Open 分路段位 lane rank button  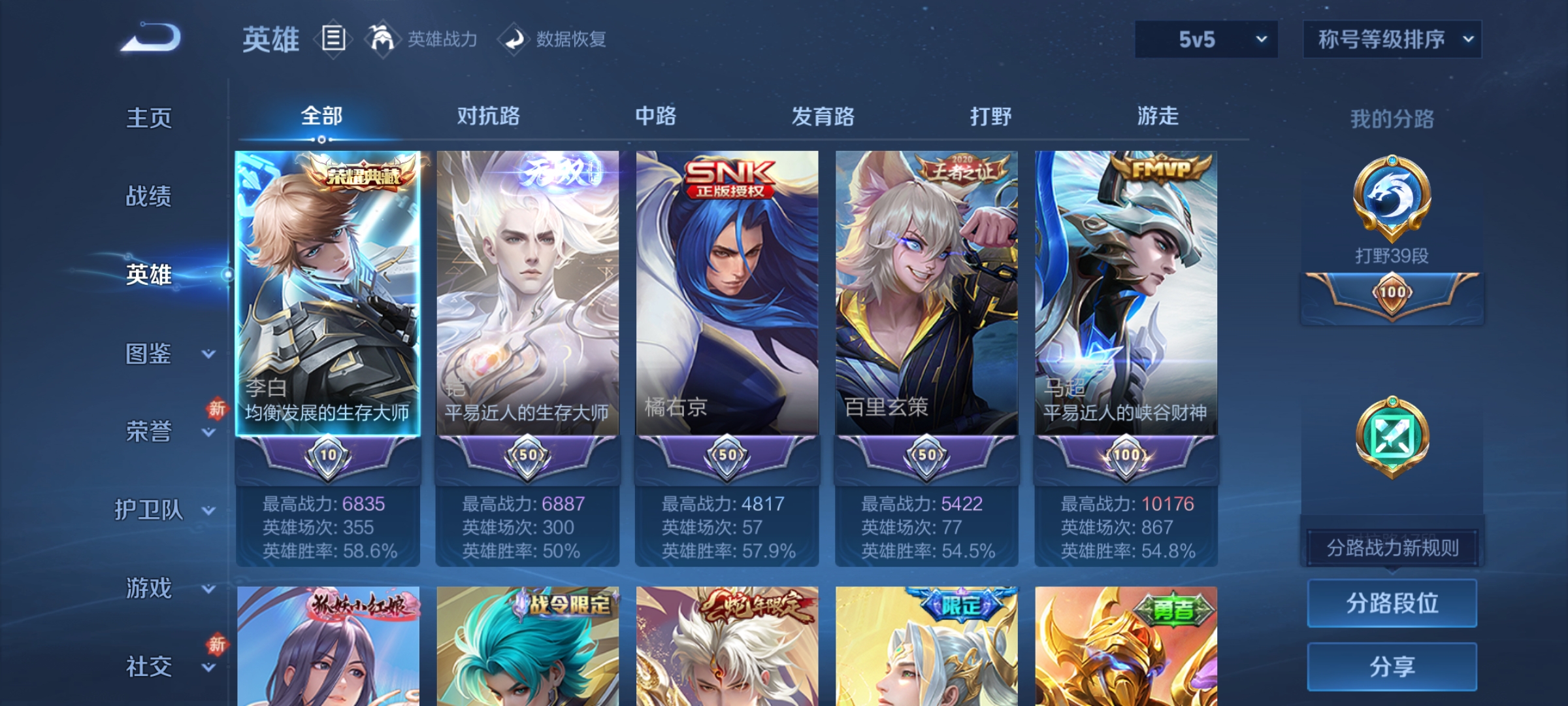(1392, 603)
